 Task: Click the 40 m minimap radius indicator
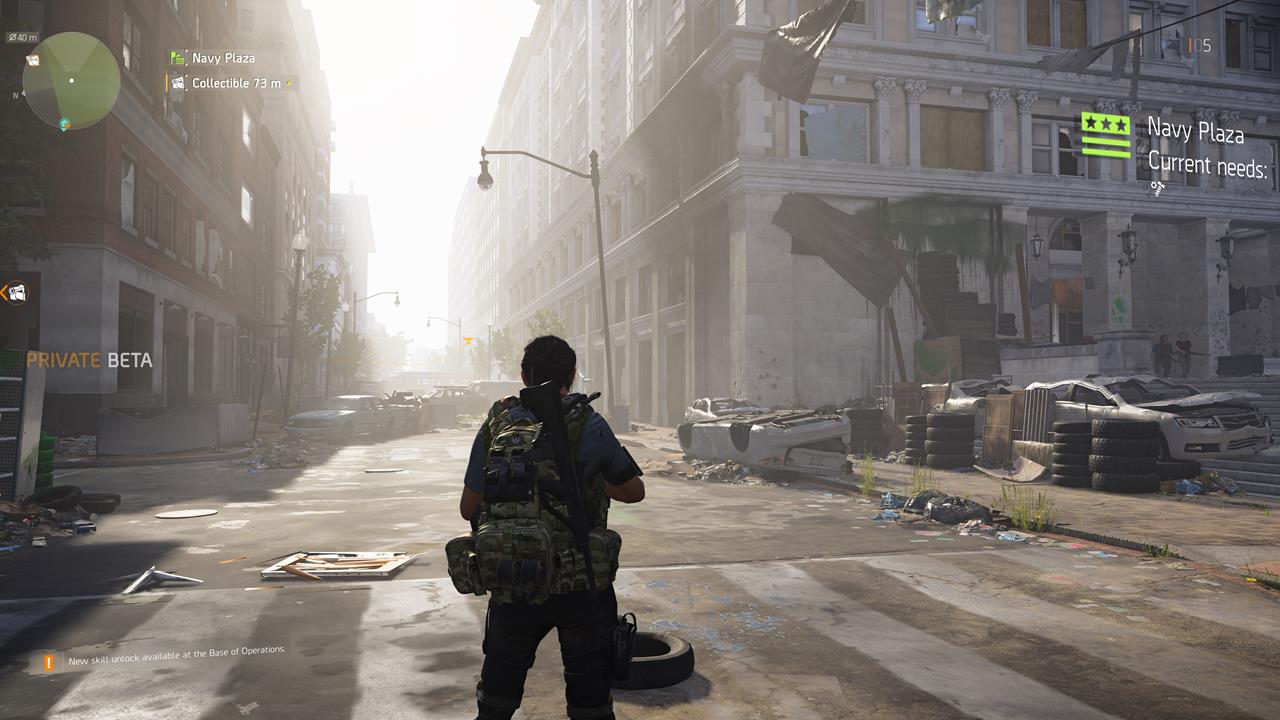point(23,37)
